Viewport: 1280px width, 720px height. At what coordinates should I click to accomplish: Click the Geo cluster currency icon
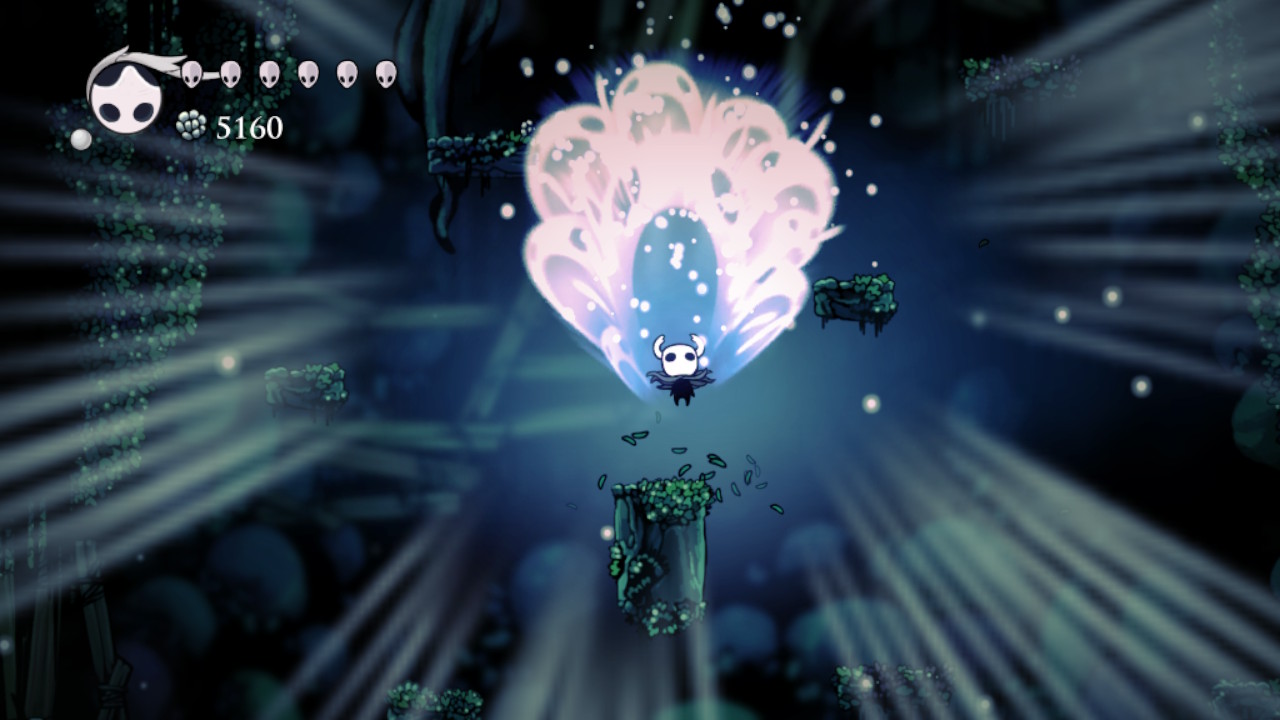tap(190, 126)
